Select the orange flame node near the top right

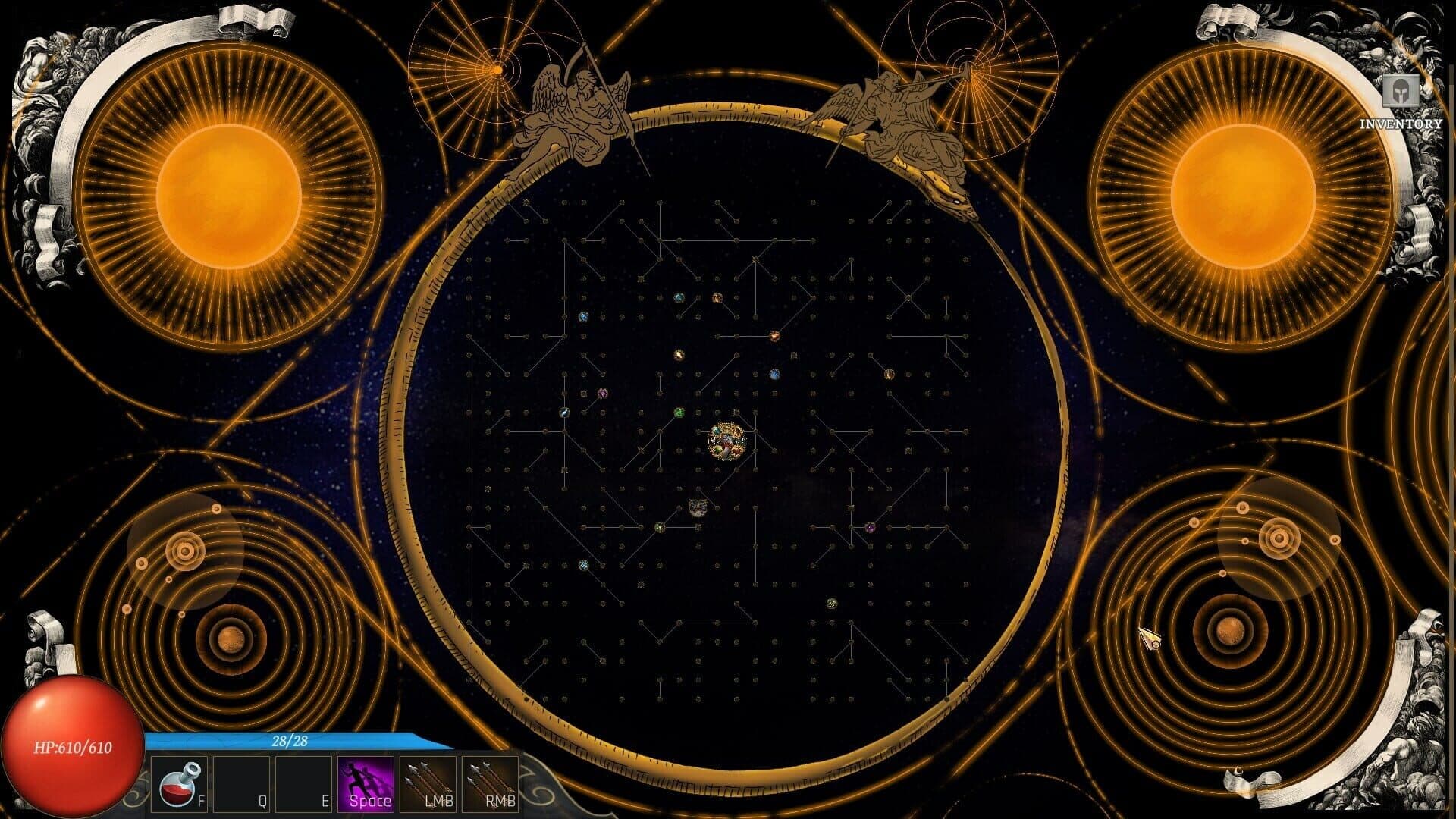[x=774, y=337]
